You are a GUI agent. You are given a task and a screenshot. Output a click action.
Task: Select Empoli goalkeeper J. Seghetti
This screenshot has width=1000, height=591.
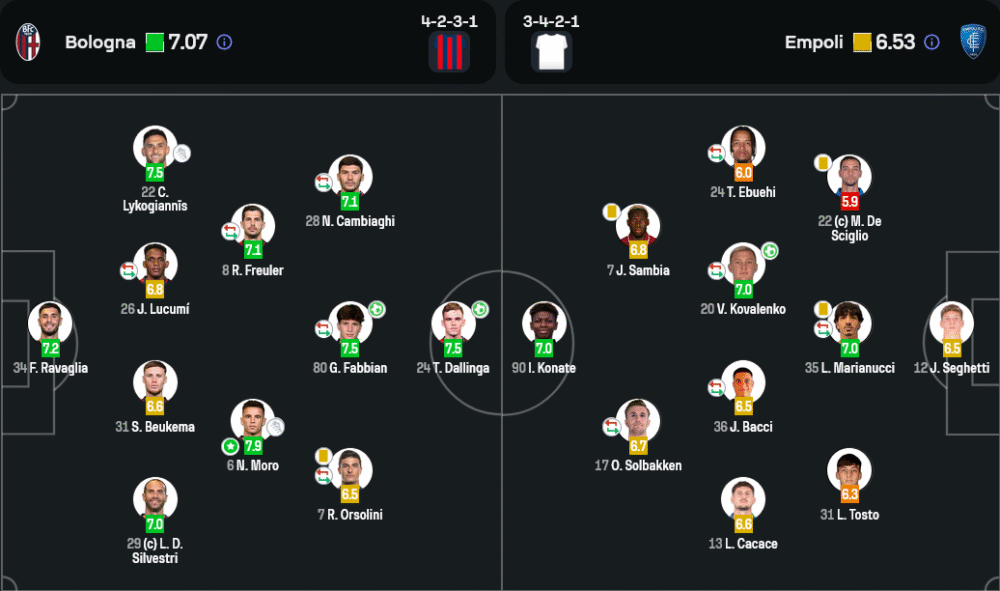[x=951, y=323]
